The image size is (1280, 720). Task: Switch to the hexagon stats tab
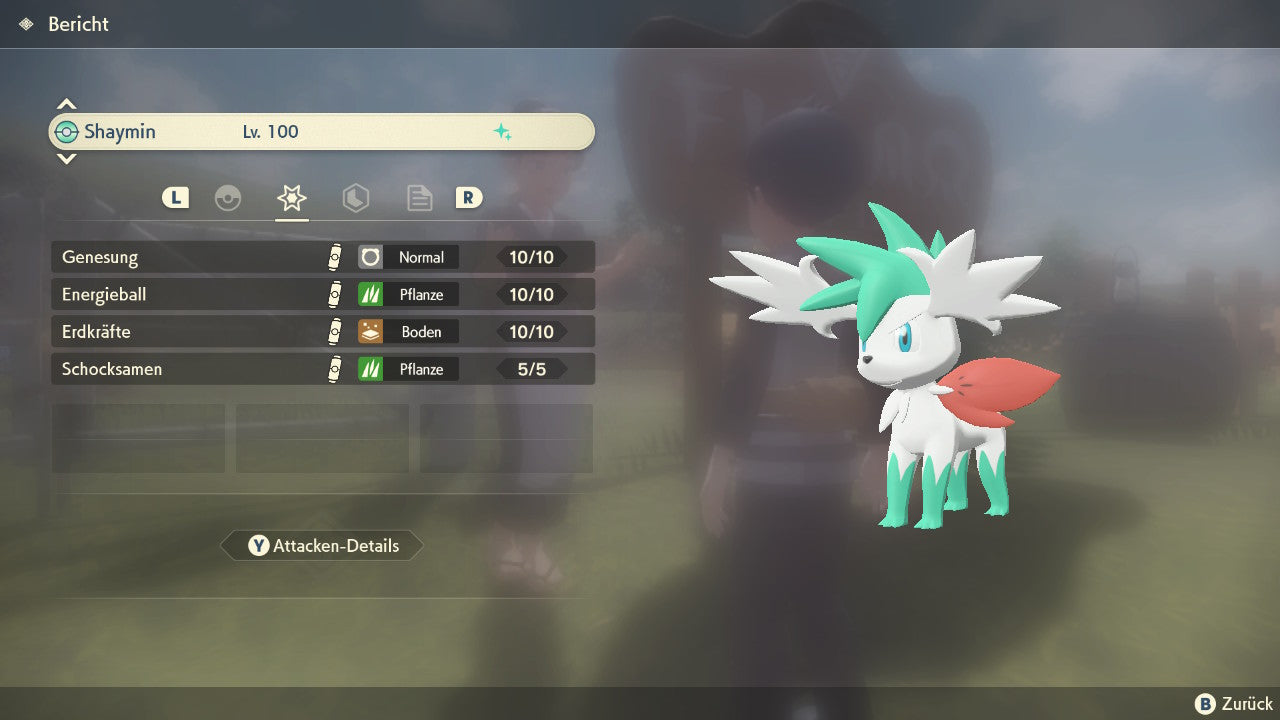(x=356, y=198)
